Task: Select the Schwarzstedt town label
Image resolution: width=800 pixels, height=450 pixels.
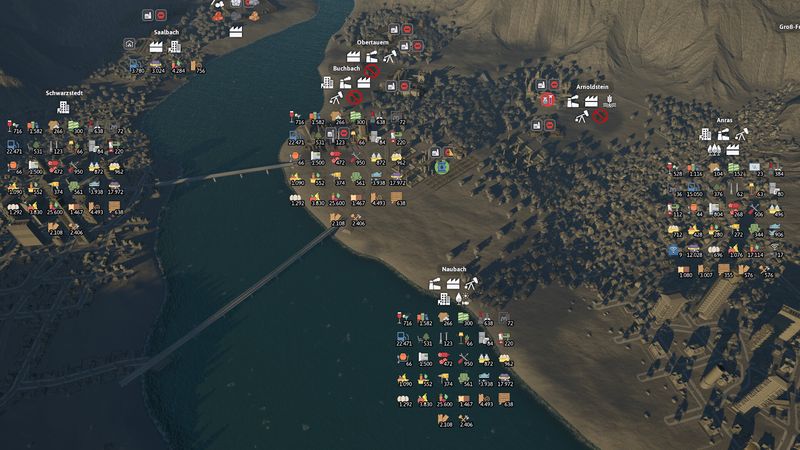Action: [x=62, y=93]
